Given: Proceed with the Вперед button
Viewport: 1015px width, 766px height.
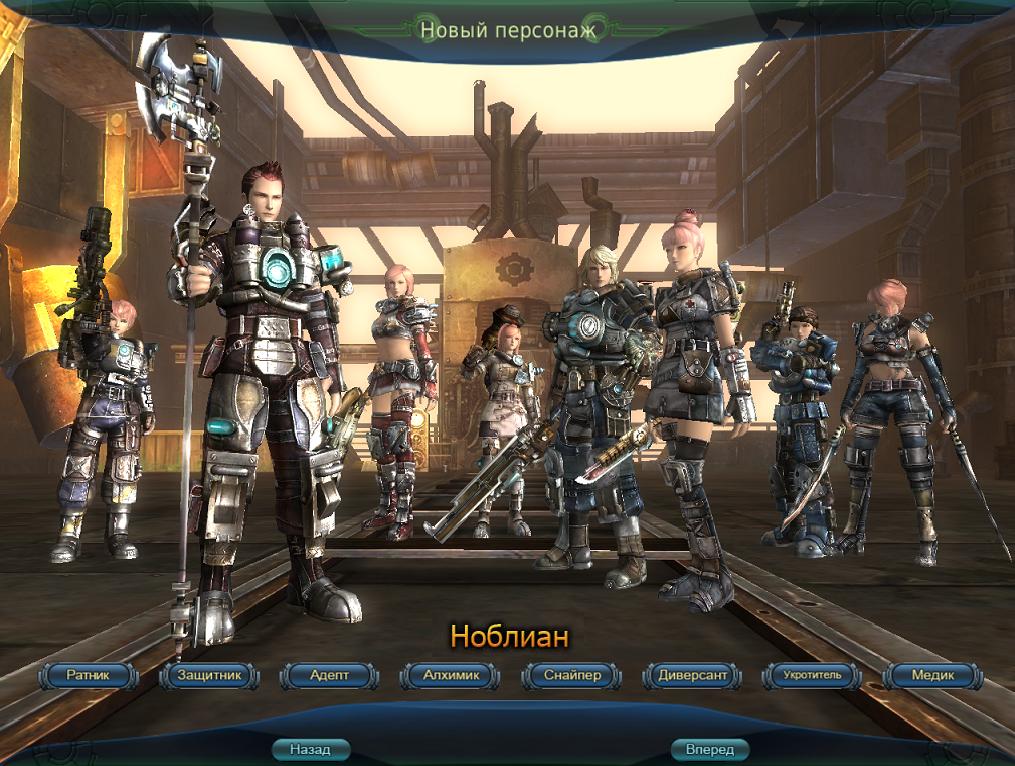Looking at the screenshot, I should 710,749.
